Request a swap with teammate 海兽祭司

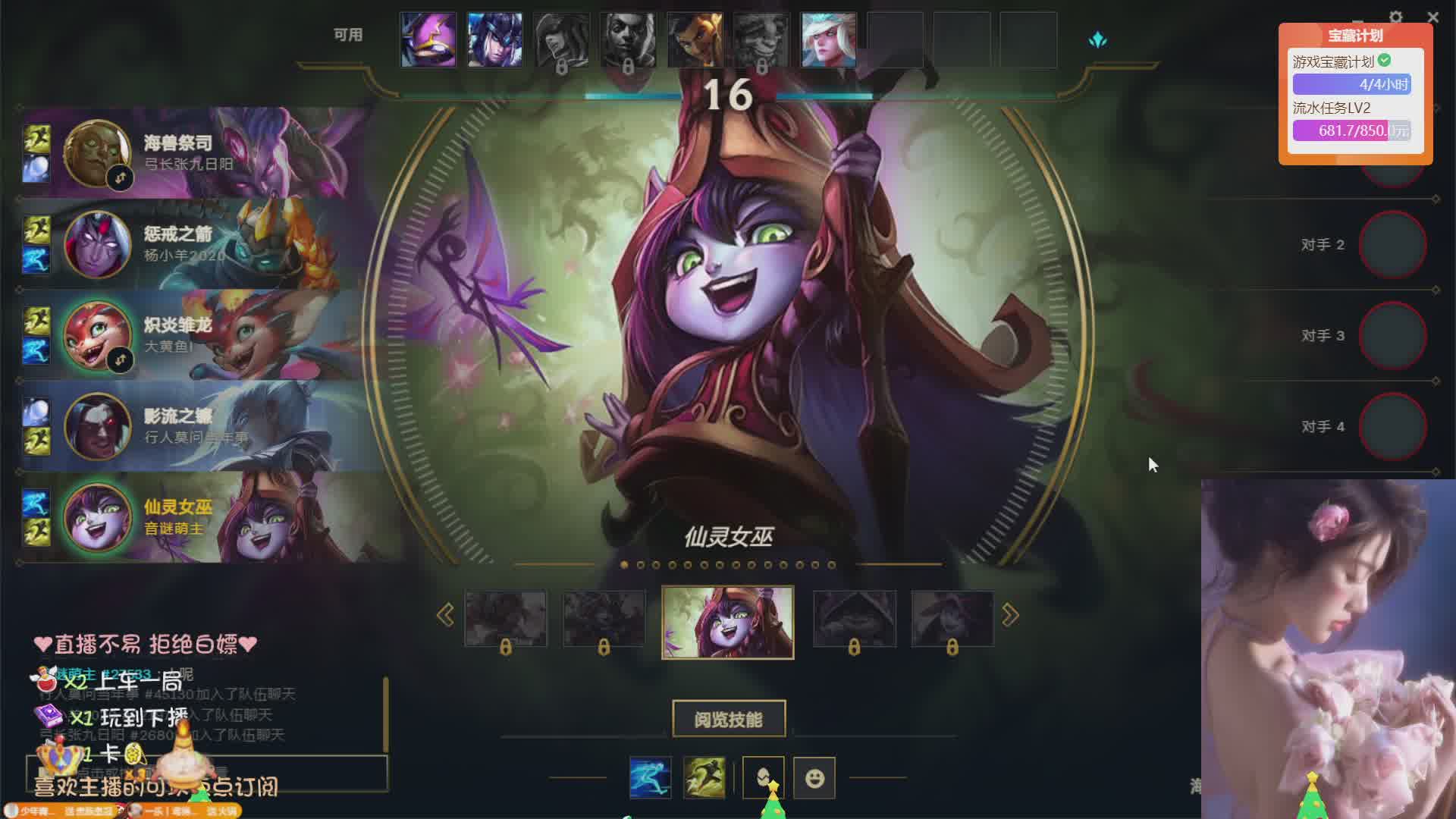click(x=120, y=178)
